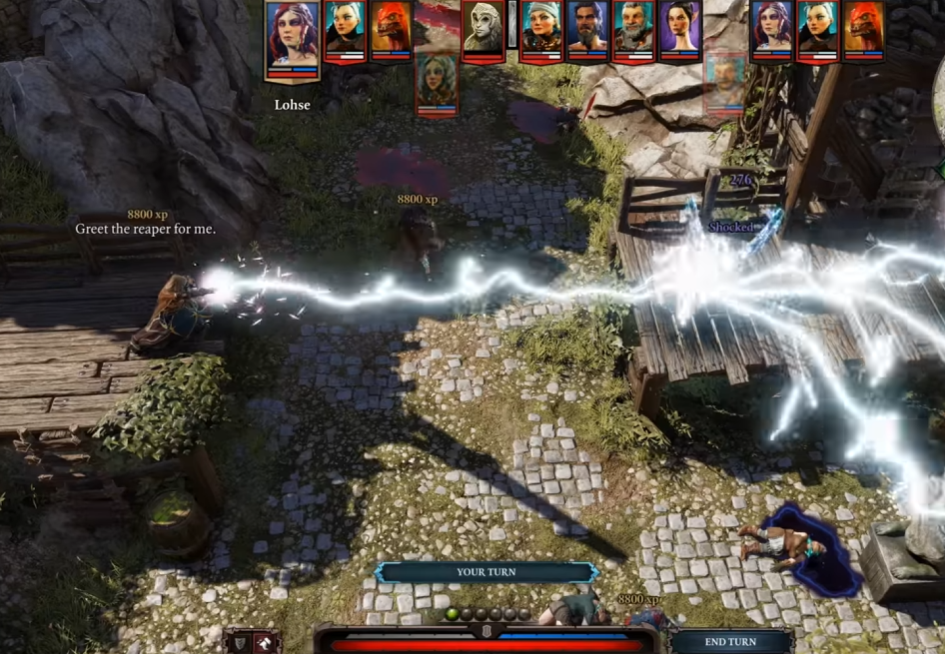Click the skull-masked character's turn portrait
Image resolution: width=945 pixels, height=654 pixels.
tap(483, 29)
